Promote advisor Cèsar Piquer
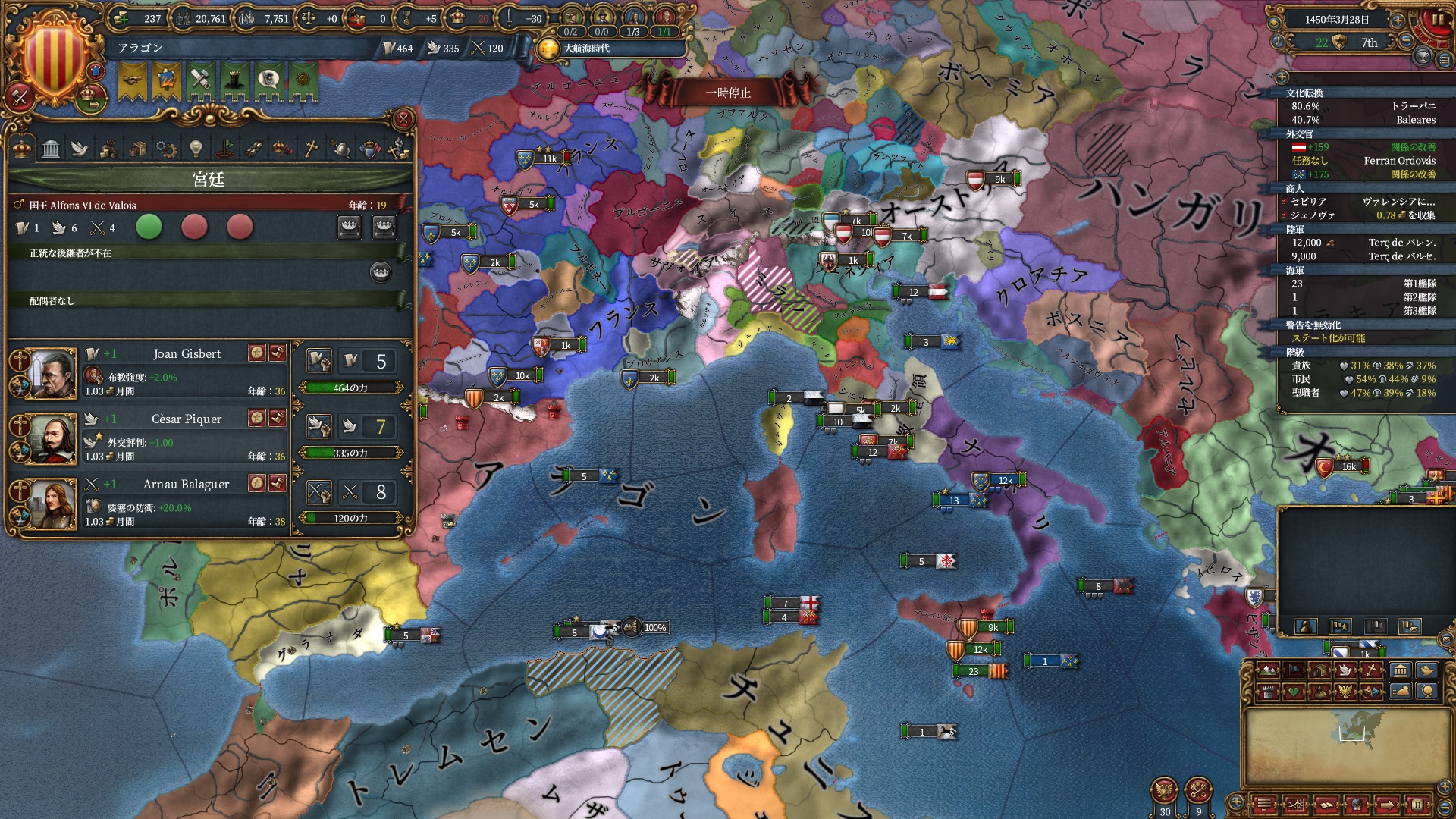This screenshot has height=819, width=1456. click(257, 418)
